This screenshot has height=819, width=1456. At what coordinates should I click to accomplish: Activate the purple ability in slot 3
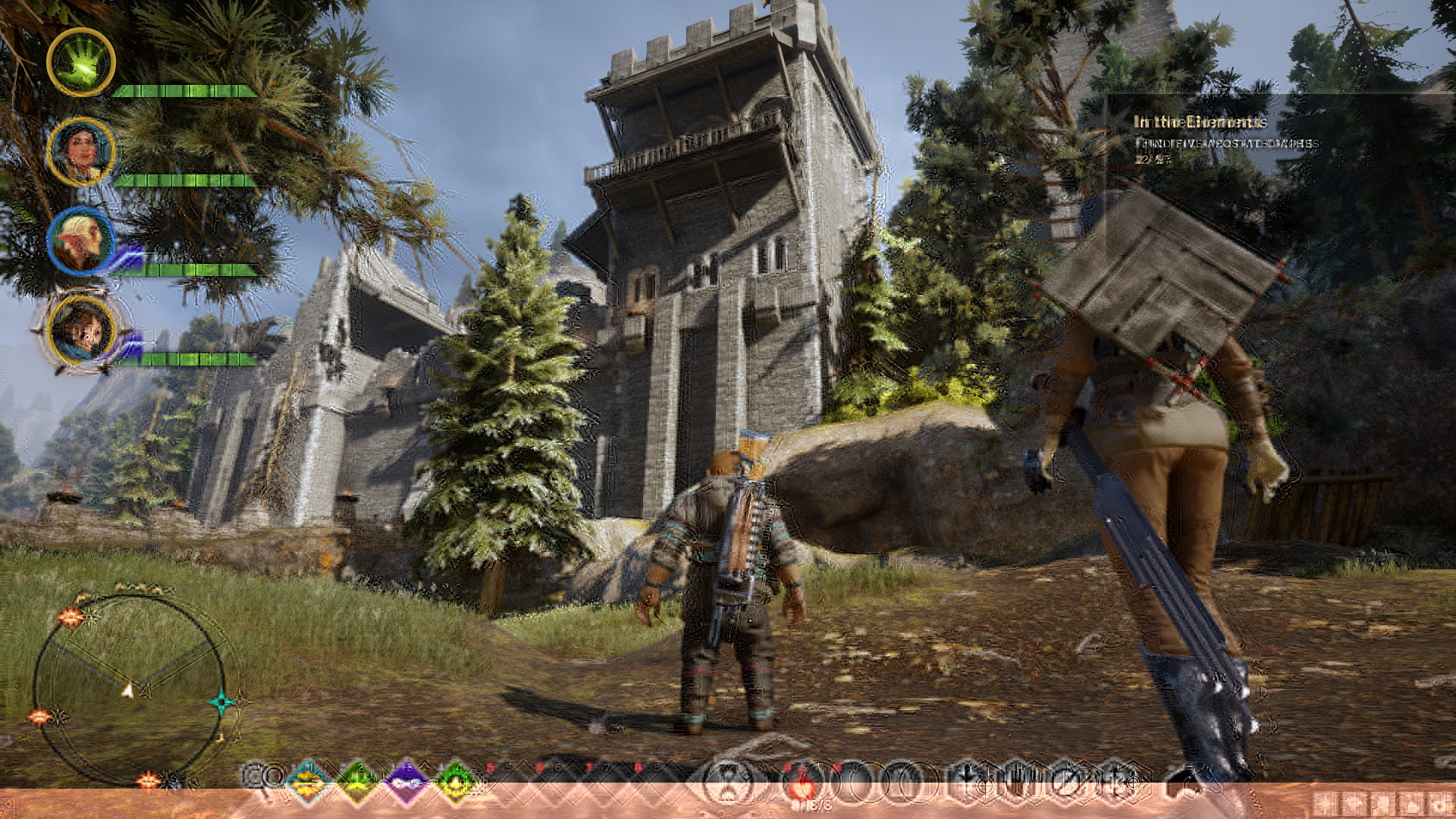click(406, 777)
